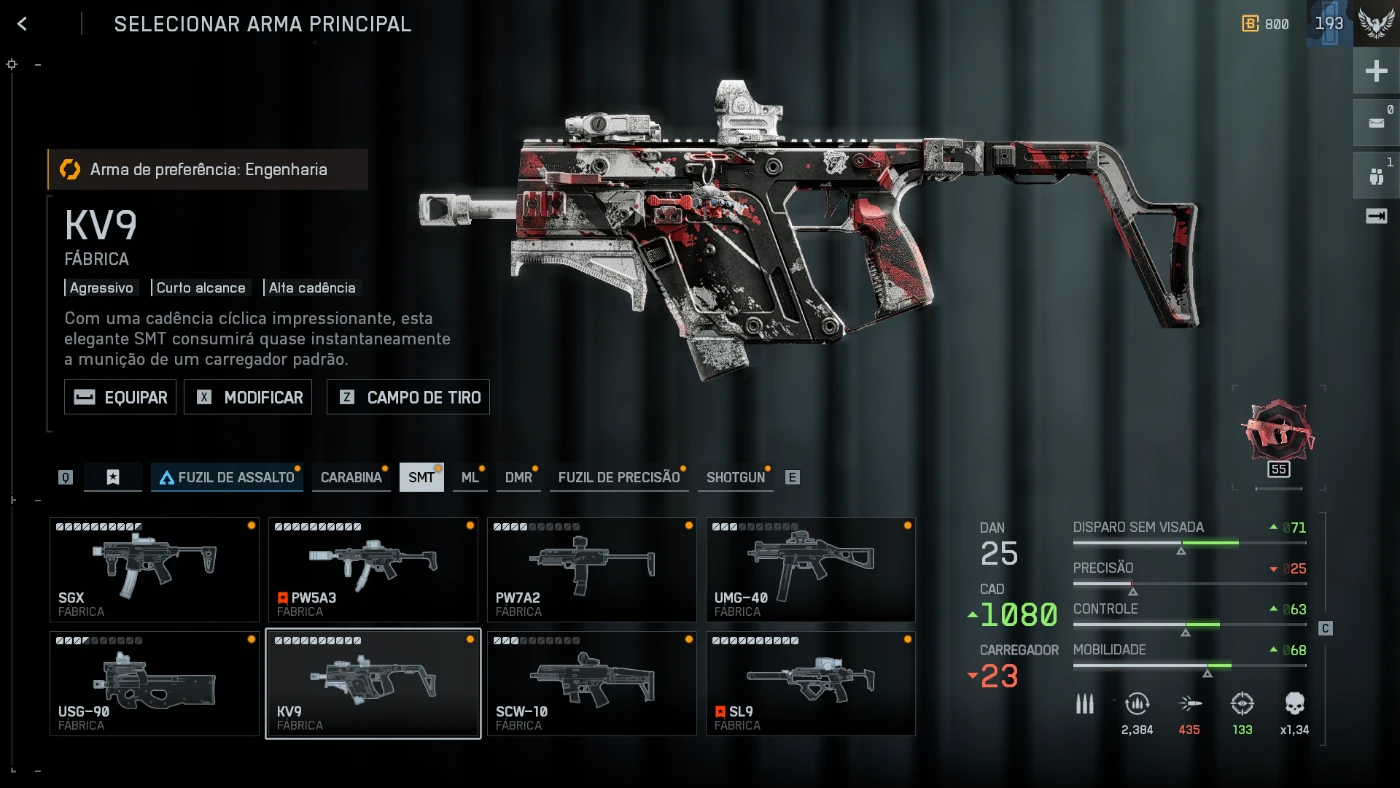Show the ML weapons tab
Image resolution: width=1400 pixels, height=788 pixels.
pos(470,477)
